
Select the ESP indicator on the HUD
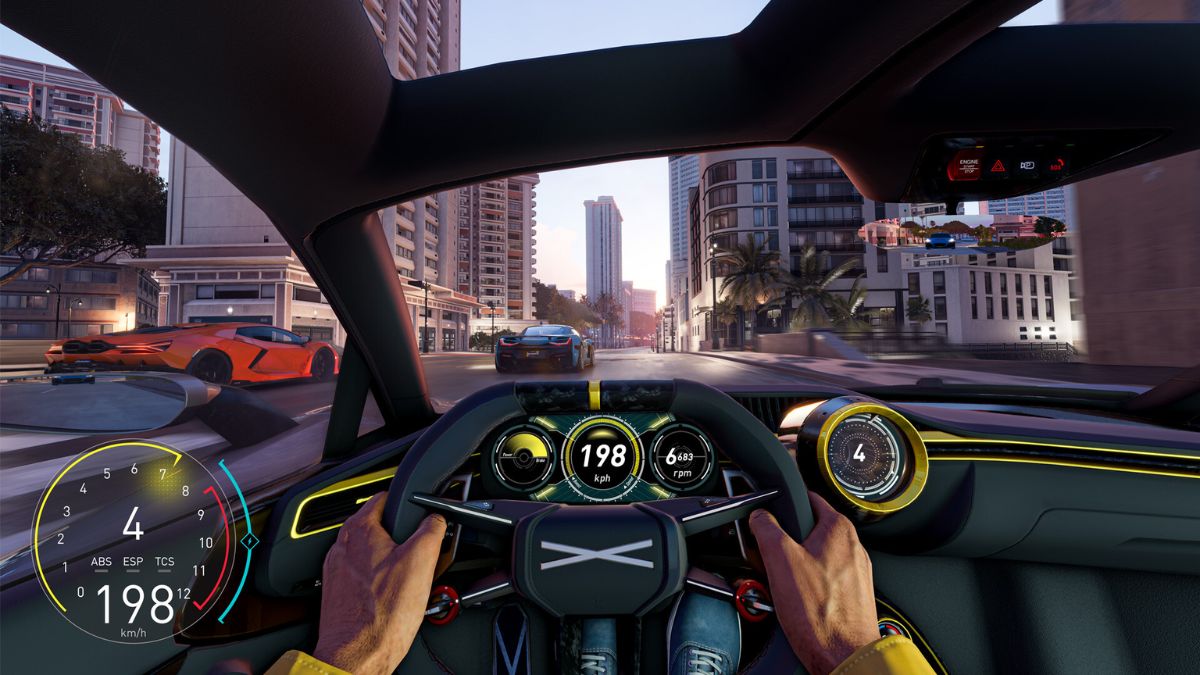[133, 562]
